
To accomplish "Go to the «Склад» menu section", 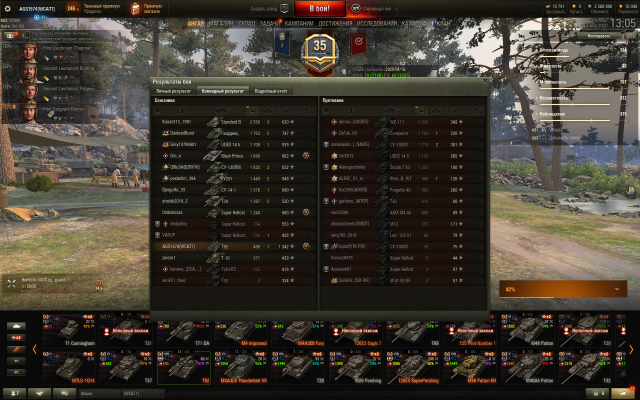I will tap(247, 23).
